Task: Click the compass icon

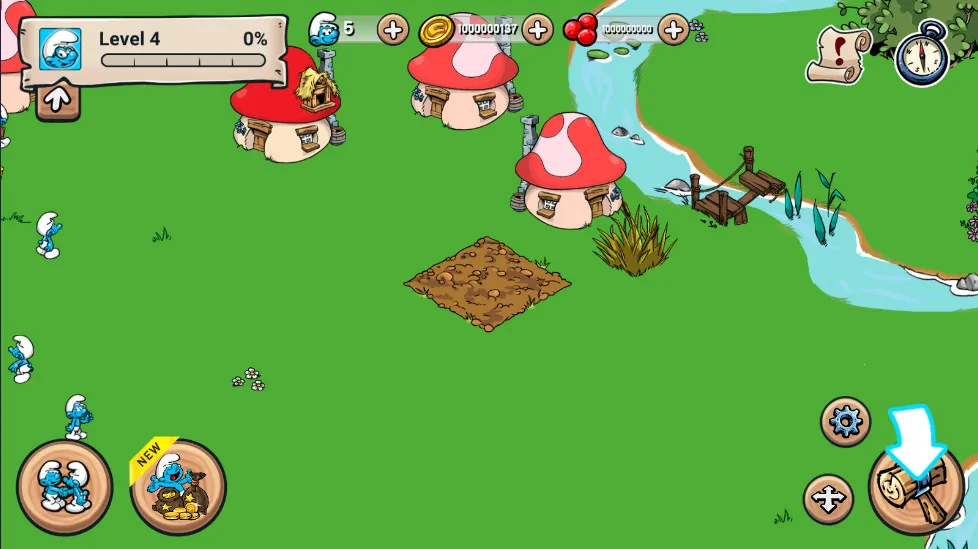Action: click(x=921, y=53)
